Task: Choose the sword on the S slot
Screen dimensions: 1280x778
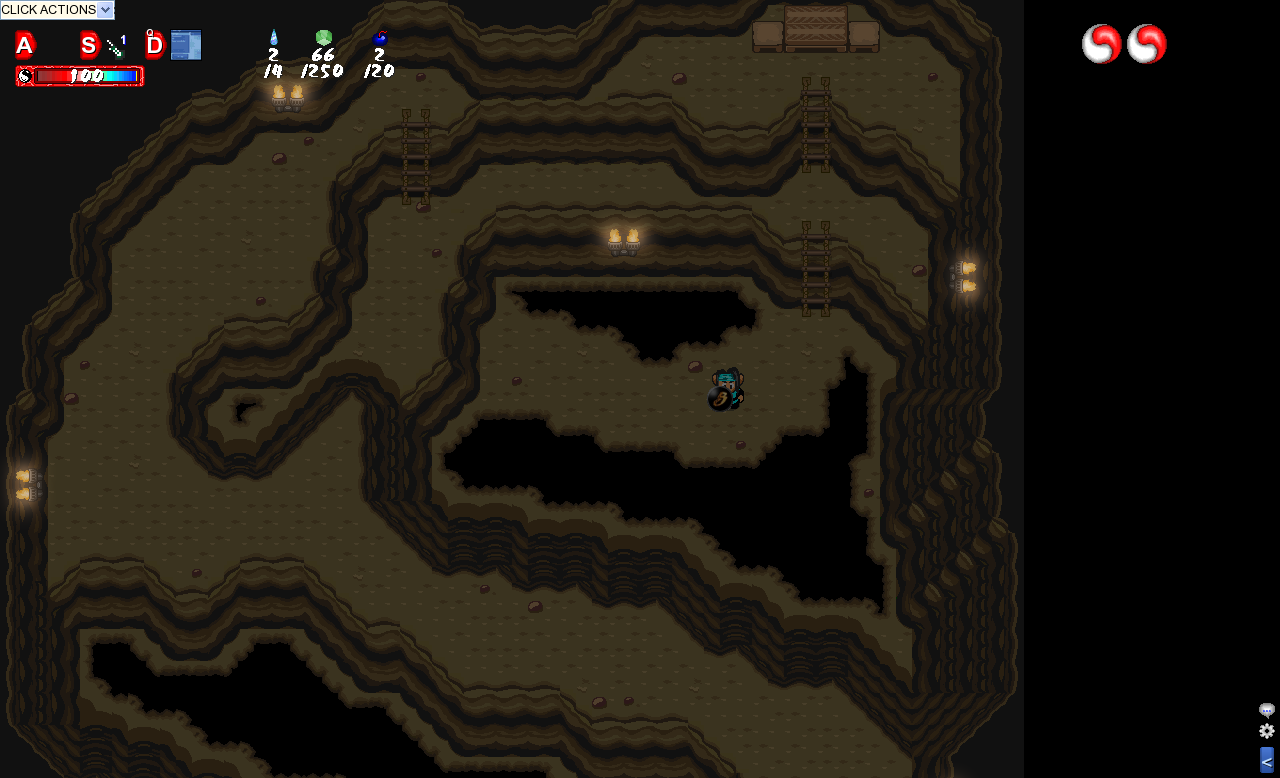Action: tap(116, 45)
